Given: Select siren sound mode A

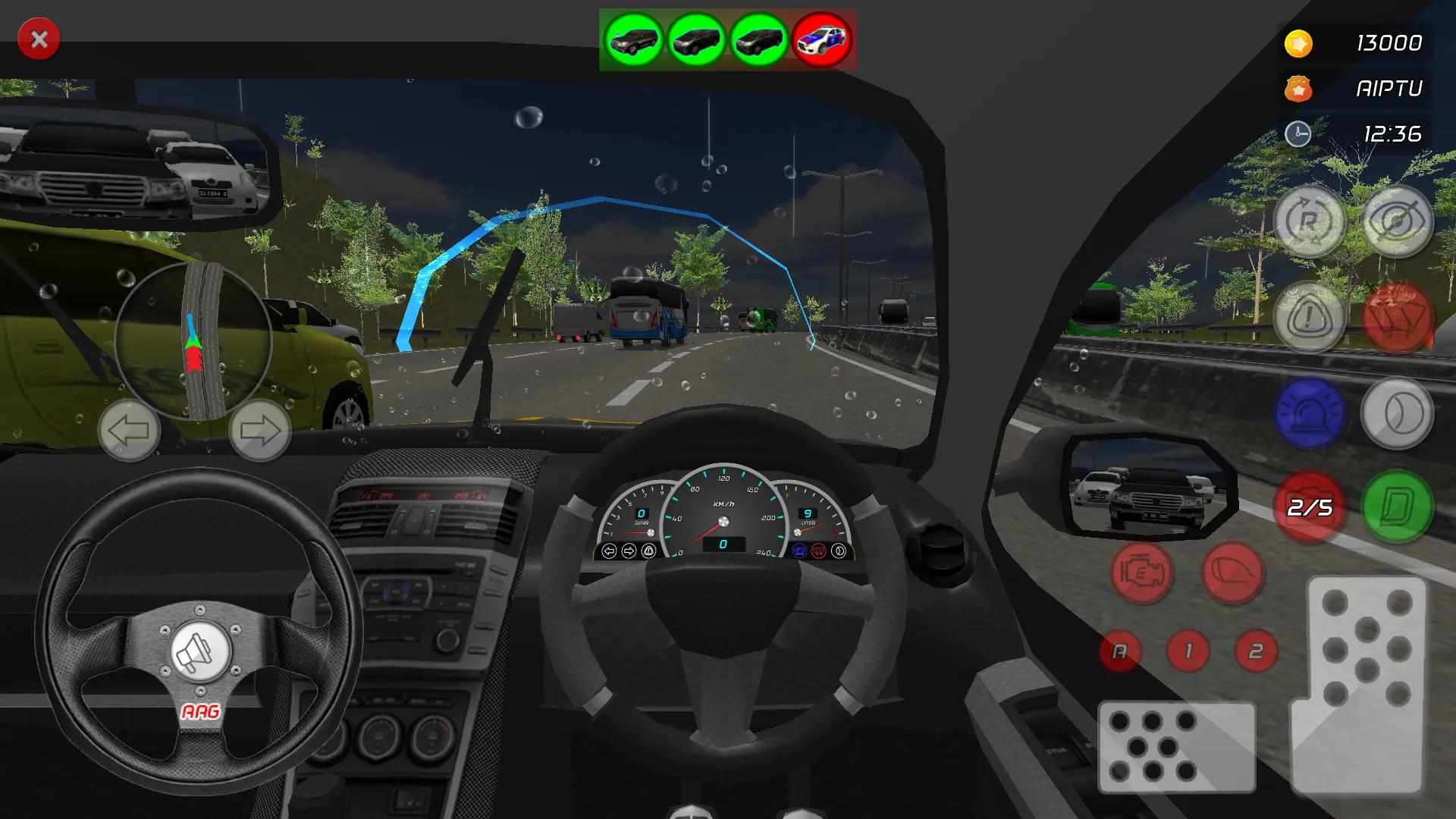Looking at the screenshot, I should 1121,651.
